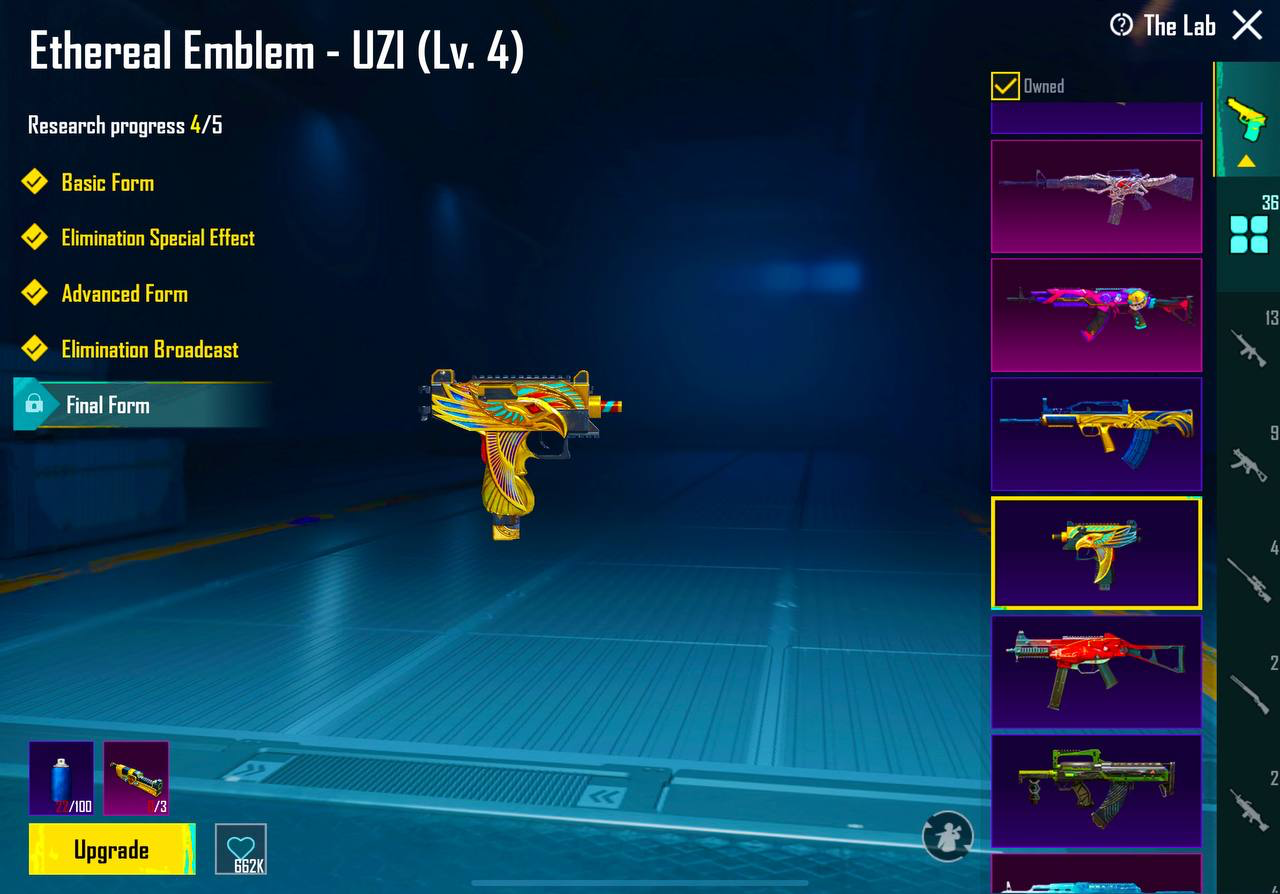The width and height of the screenshot is (1280, 894).
Task: Toggle the Owned filter checkbox
Action: (x=1005, y=86)
